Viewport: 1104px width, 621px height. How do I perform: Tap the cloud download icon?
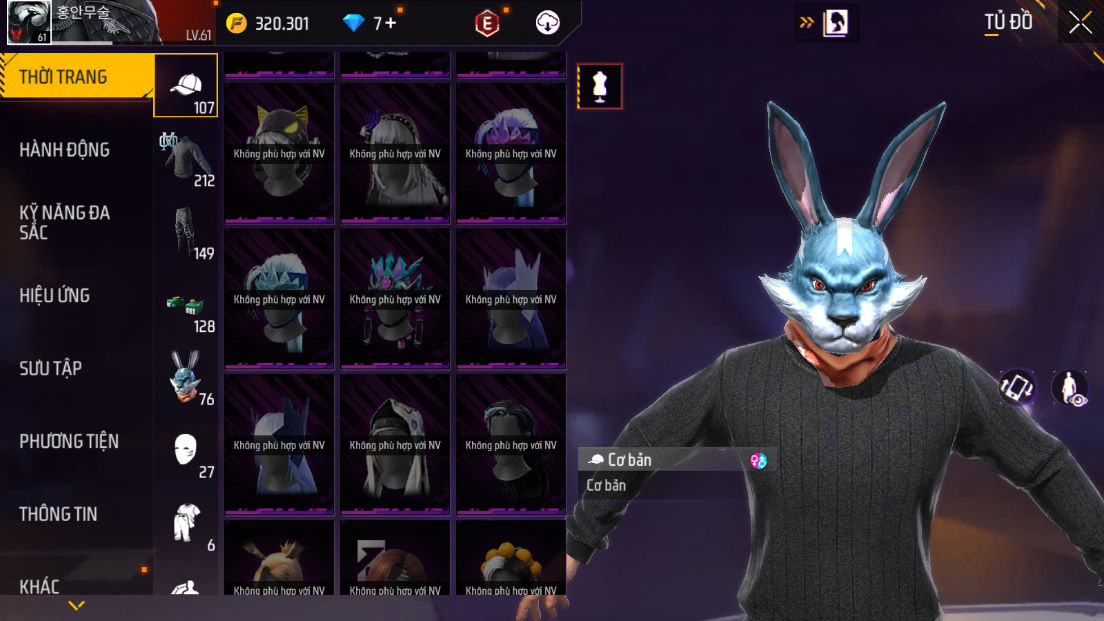click(548, 23)
